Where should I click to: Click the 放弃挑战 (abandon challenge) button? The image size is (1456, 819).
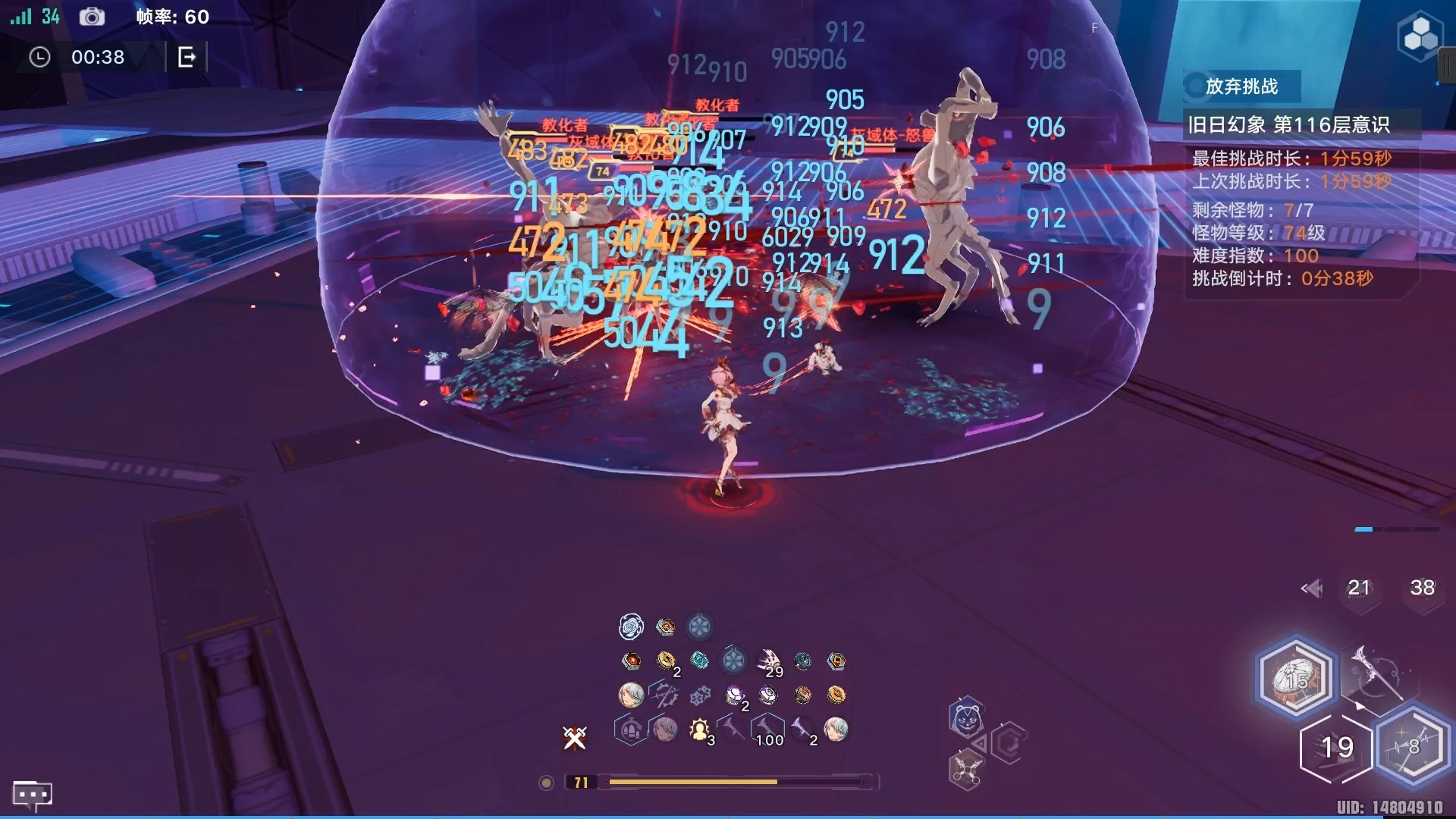(1241, 86)
